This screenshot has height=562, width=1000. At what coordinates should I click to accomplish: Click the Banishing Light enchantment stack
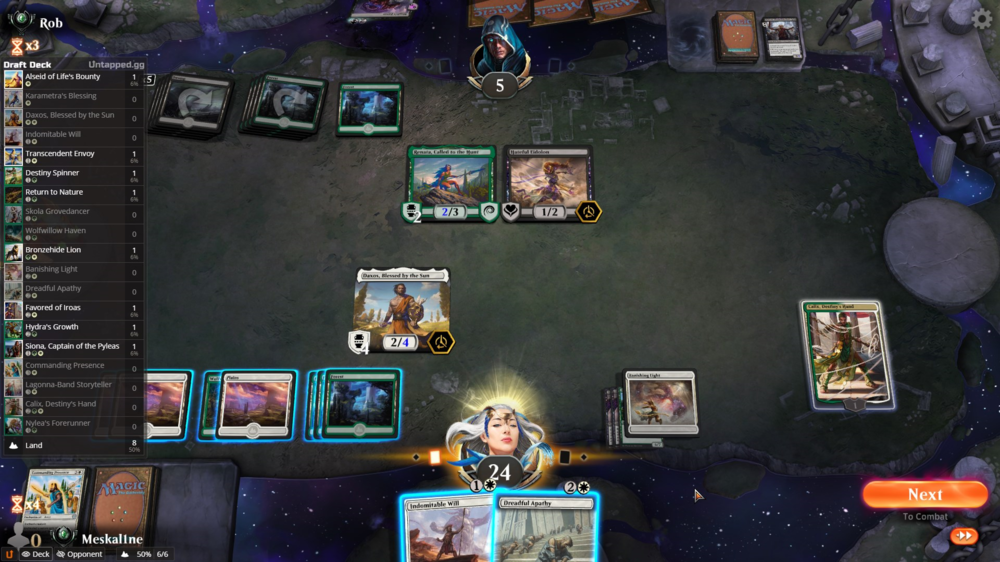(659, 402)
